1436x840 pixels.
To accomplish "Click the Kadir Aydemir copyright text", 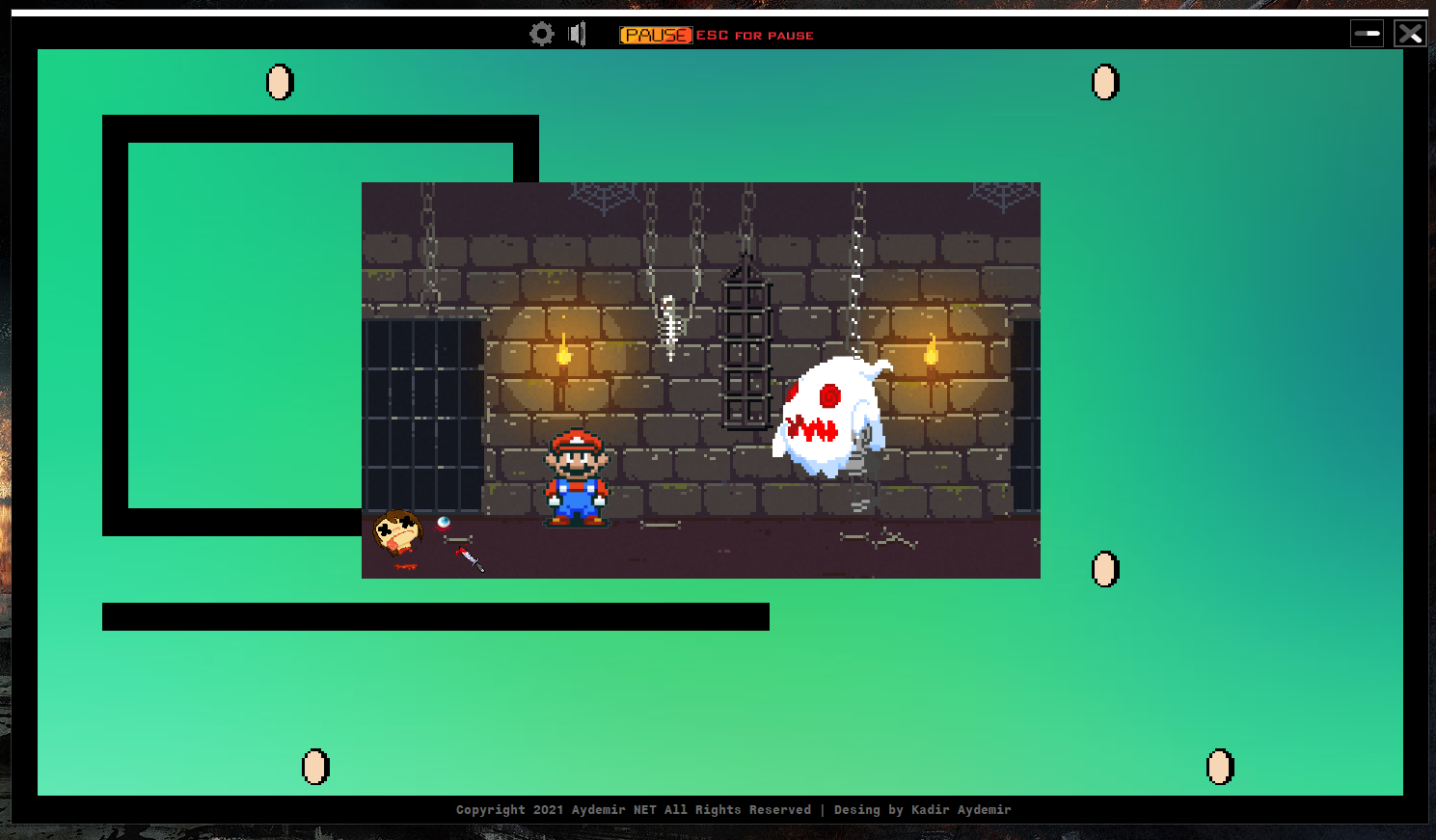I will tap(733, 810).
